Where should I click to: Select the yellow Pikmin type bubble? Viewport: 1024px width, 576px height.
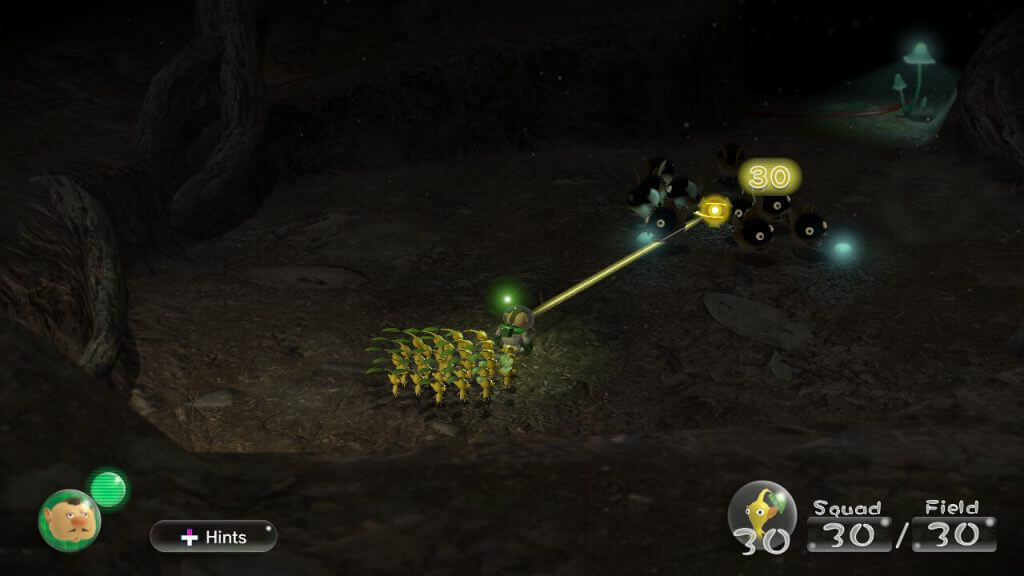(x=762, y=513)
